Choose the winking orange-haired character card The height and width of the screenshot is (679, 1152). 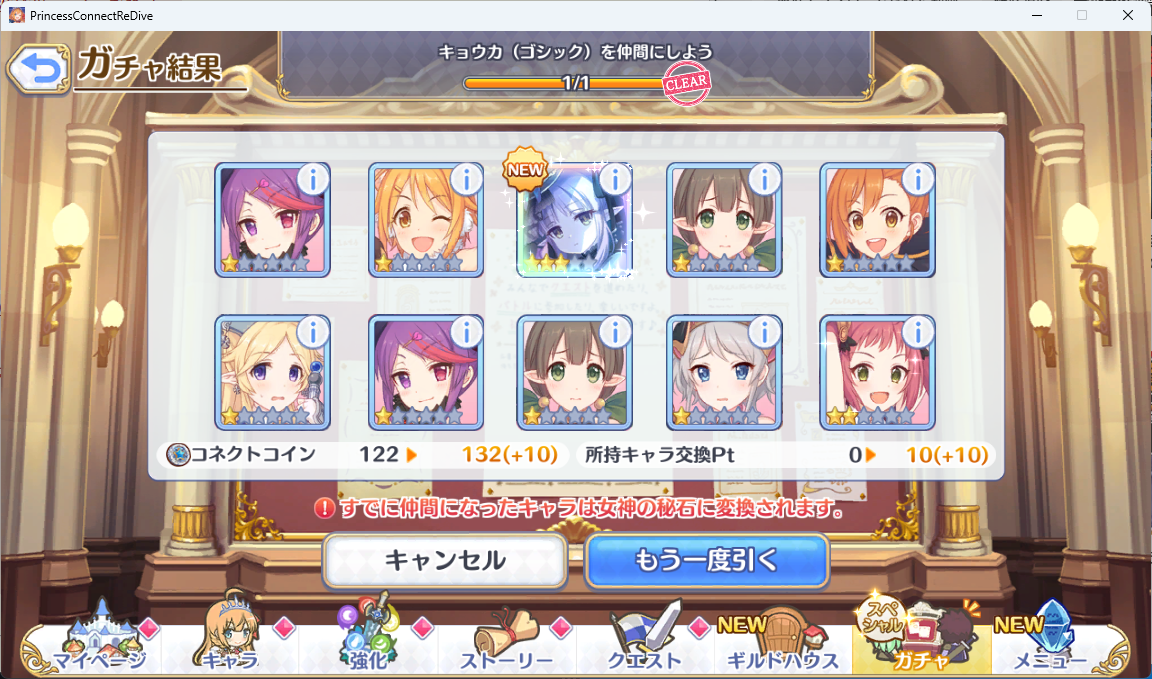[x=425, y=221]
